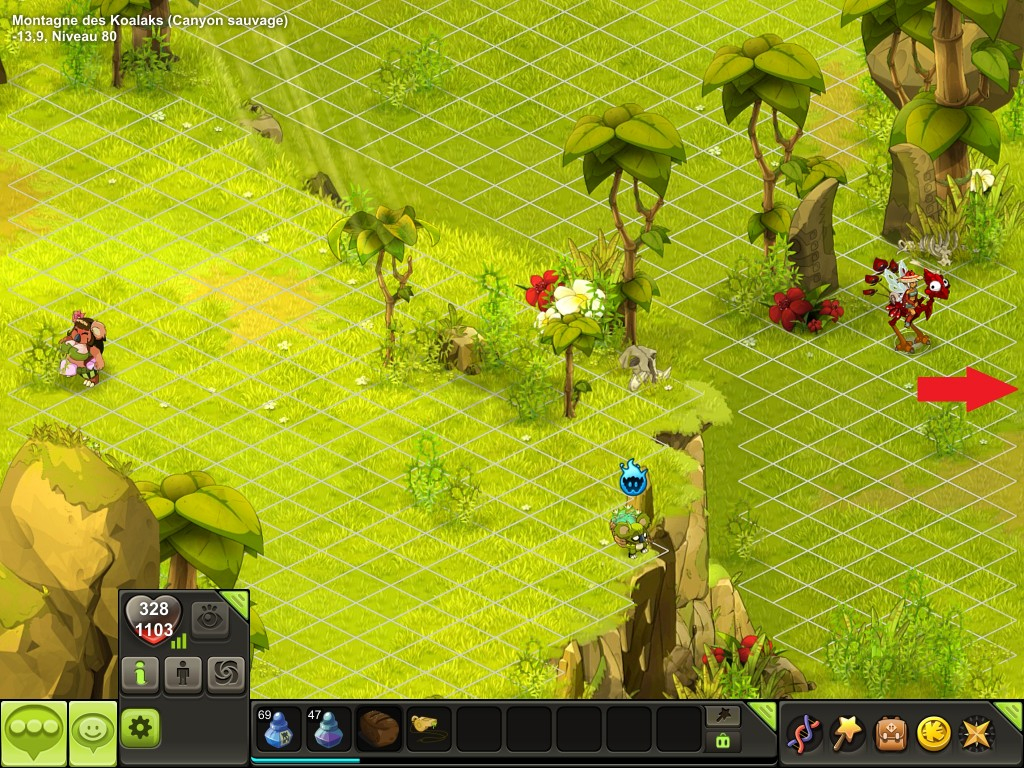Select the golden whistle hotbar slot
The width and height of the screenshot is (1024, 768).
pyautogui.click(x=429, y=729)
